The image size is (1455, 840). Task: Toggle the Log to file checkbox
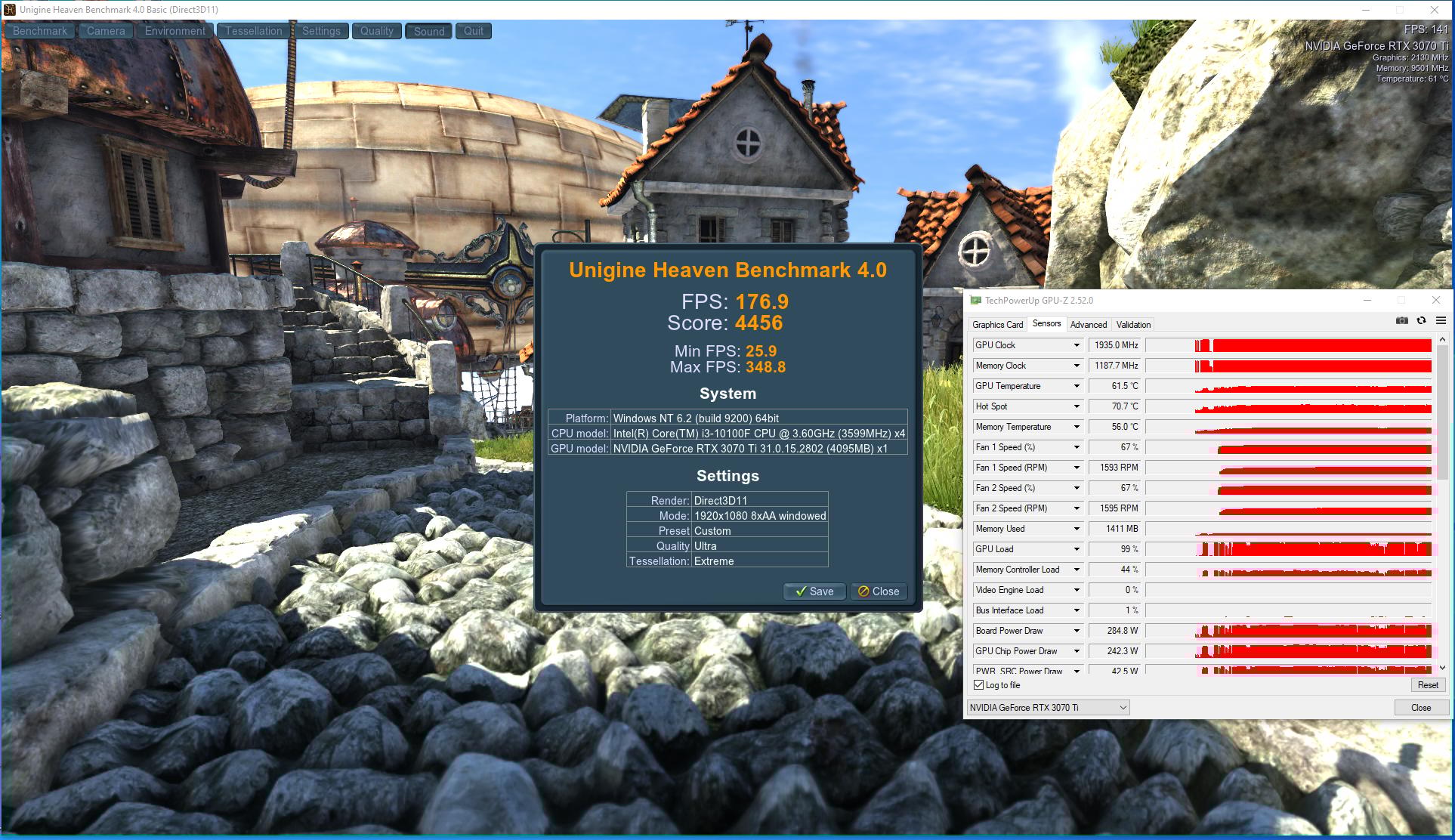coord(979,685)
